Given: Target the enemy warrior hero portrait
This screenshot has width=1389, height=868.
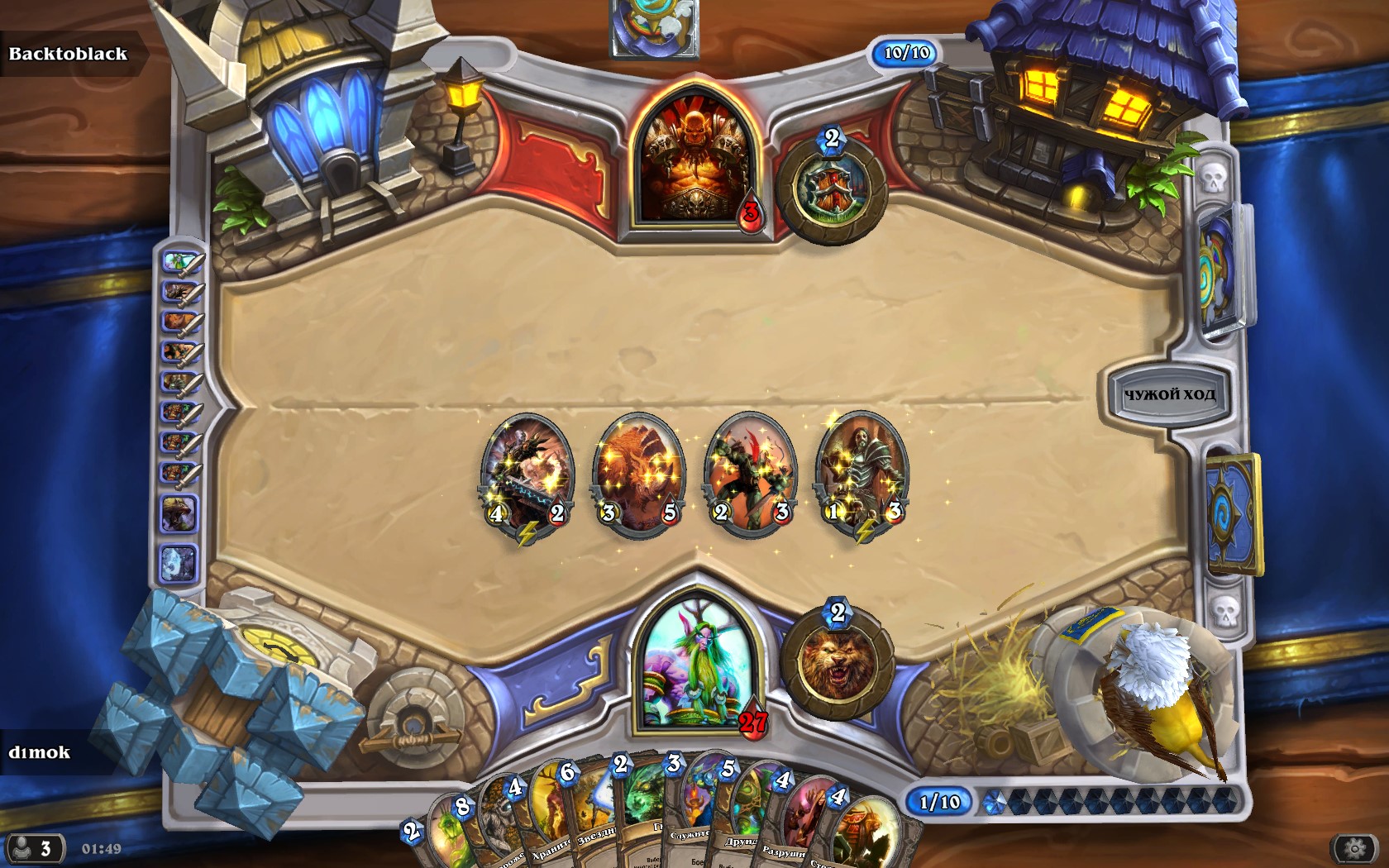Looking at the screenshot, I should tap(694, 161).
